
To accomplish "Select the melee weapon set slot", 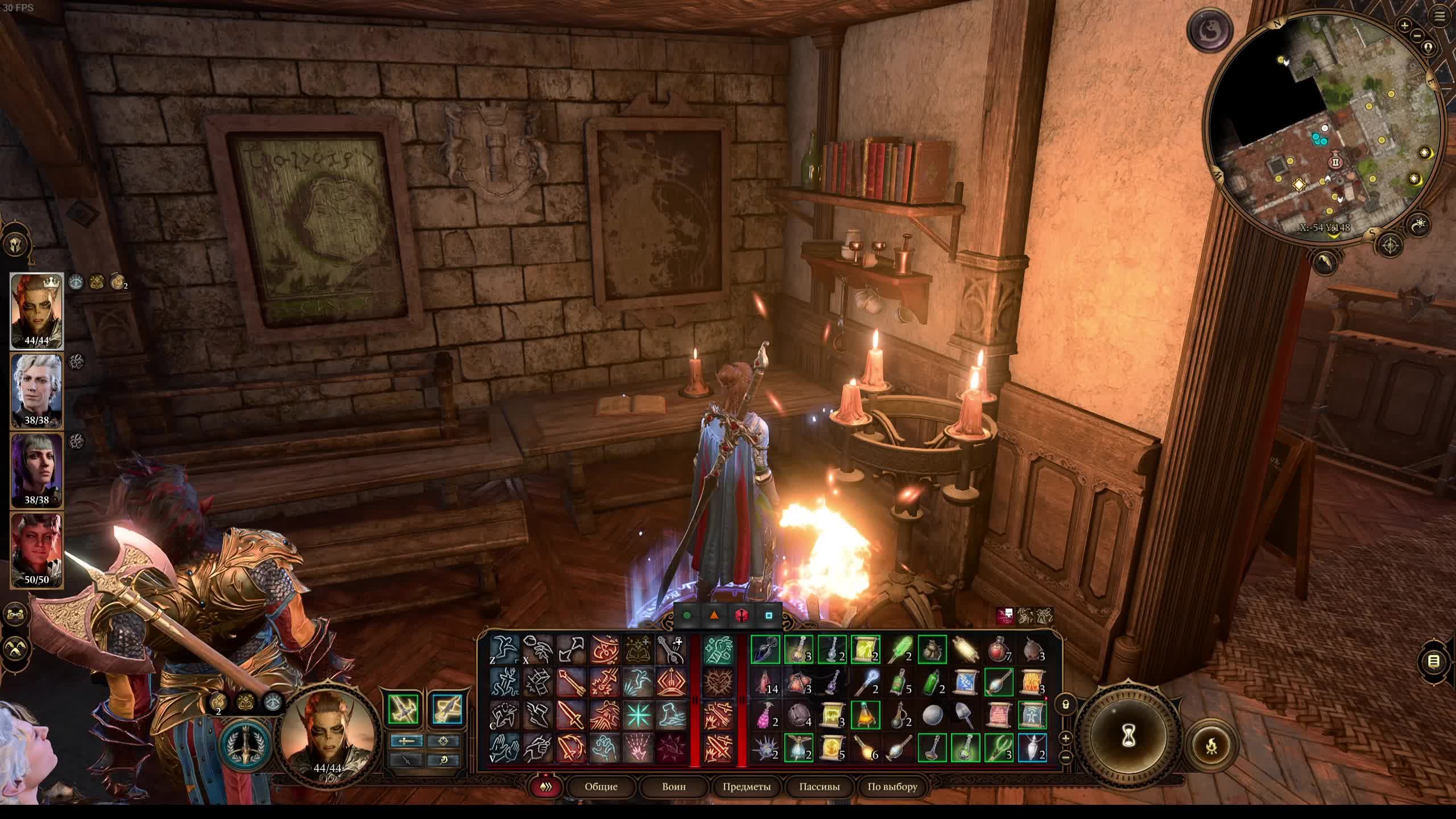I will point(403,709).
